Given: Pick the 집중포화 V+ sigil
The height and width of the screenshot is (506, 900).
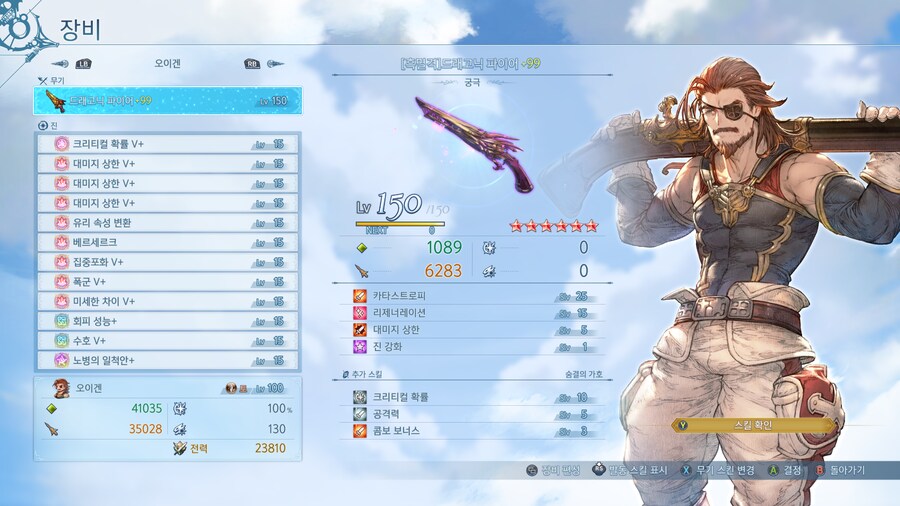Looking at the screenshot, I should click(167, 262).
